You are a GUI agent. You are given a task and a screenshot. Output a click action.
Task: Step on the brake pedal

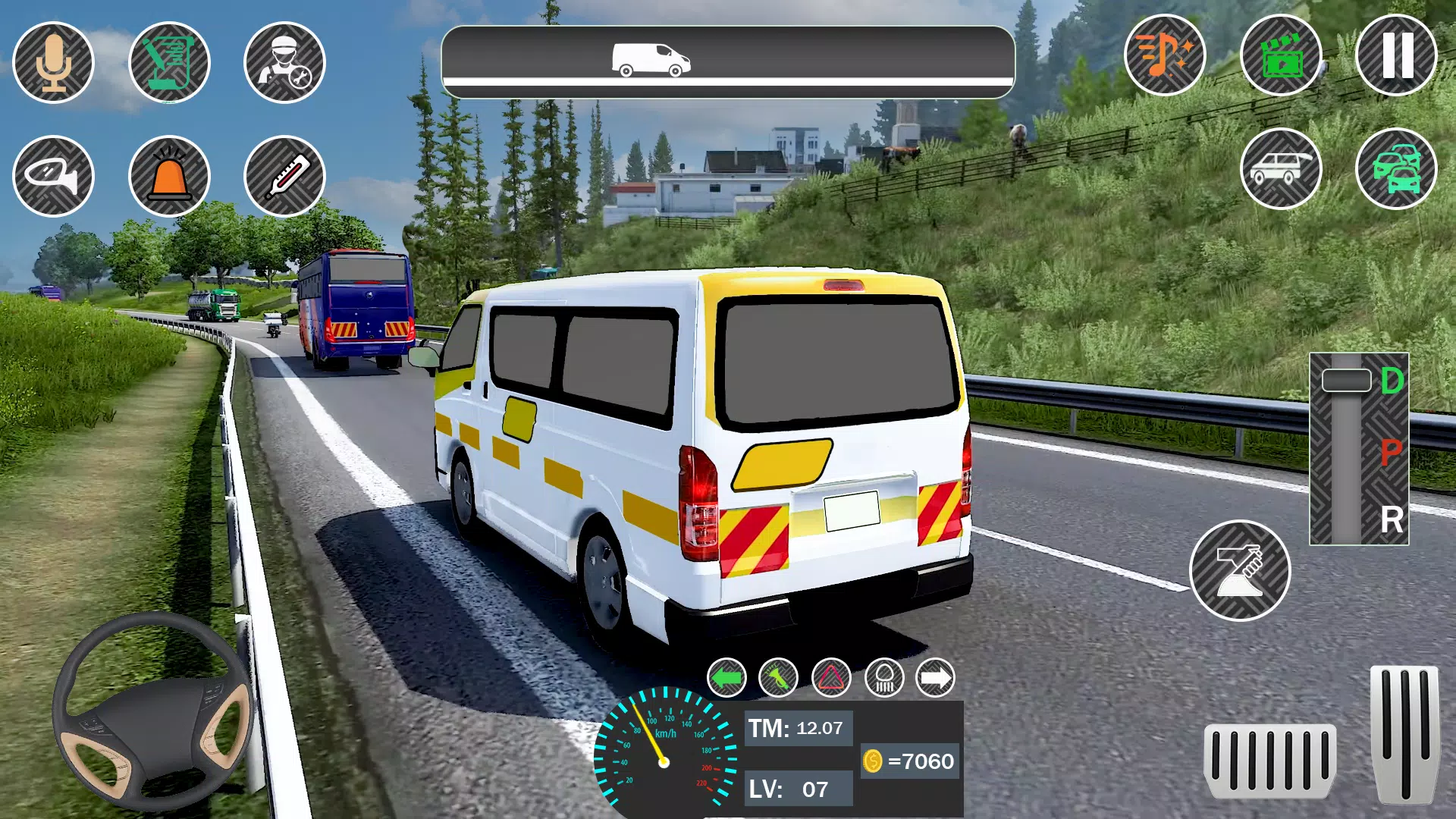pos(1269,761)
